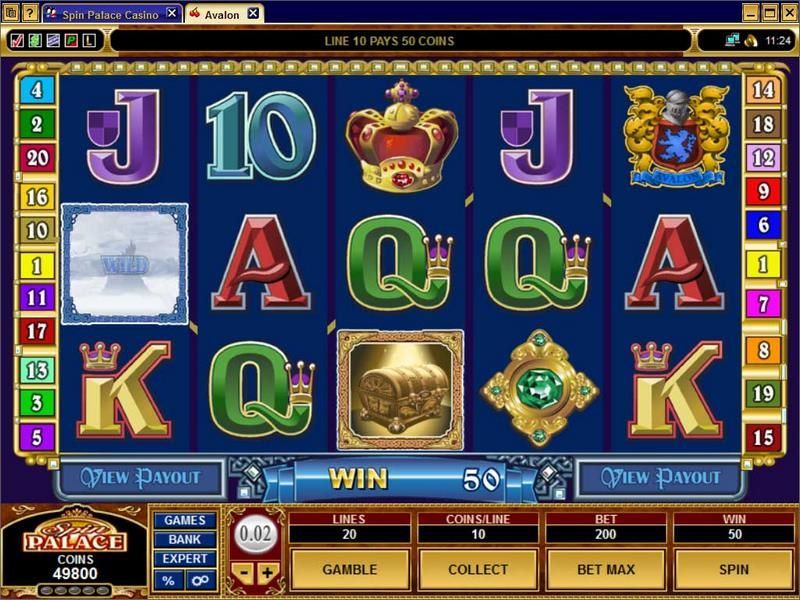Open the BANK section
The height and width of the screenshot is (600, 800).
184,540
